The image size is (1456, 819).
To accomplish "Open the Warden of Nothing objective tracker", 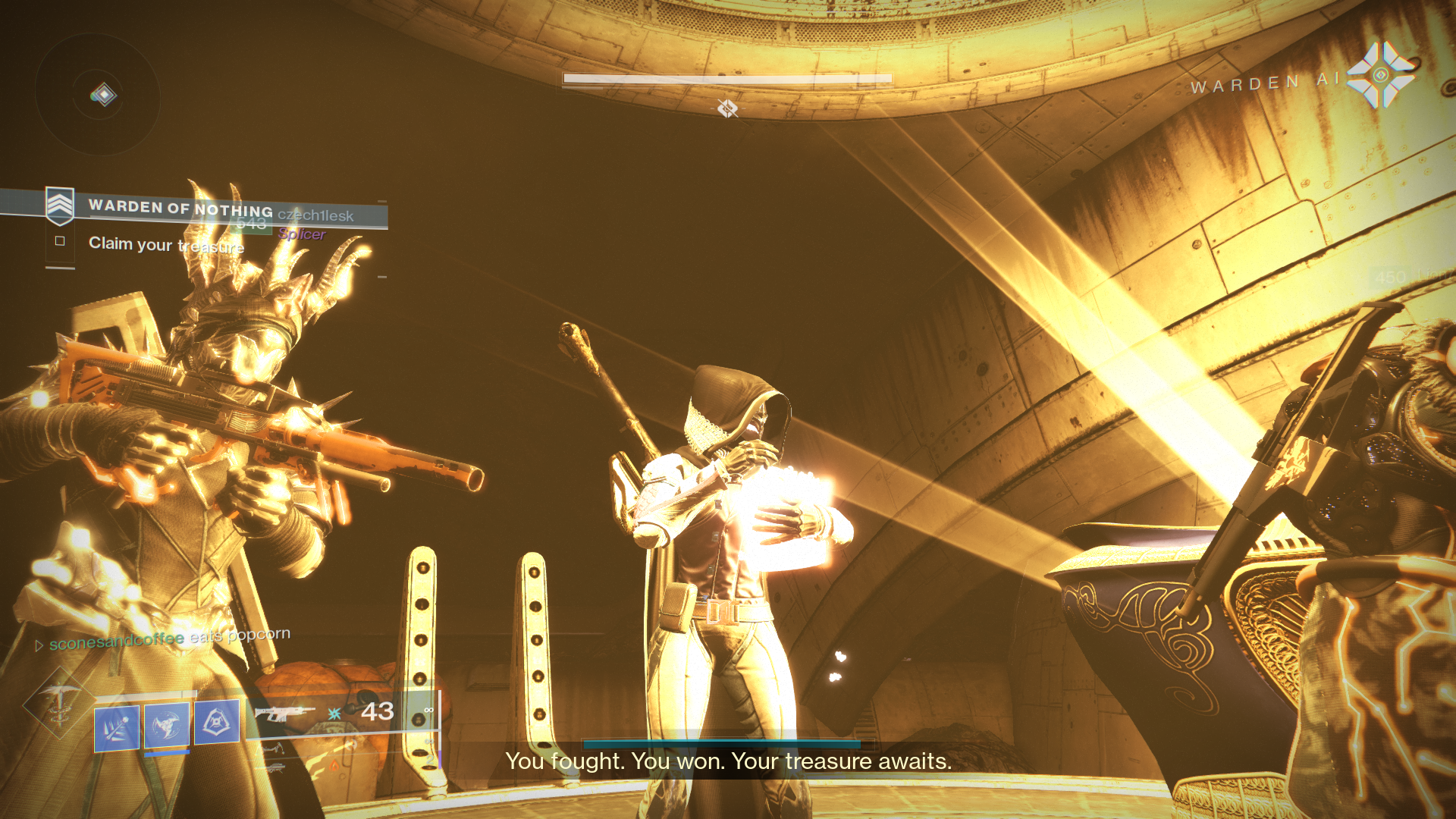I will 180,206.
